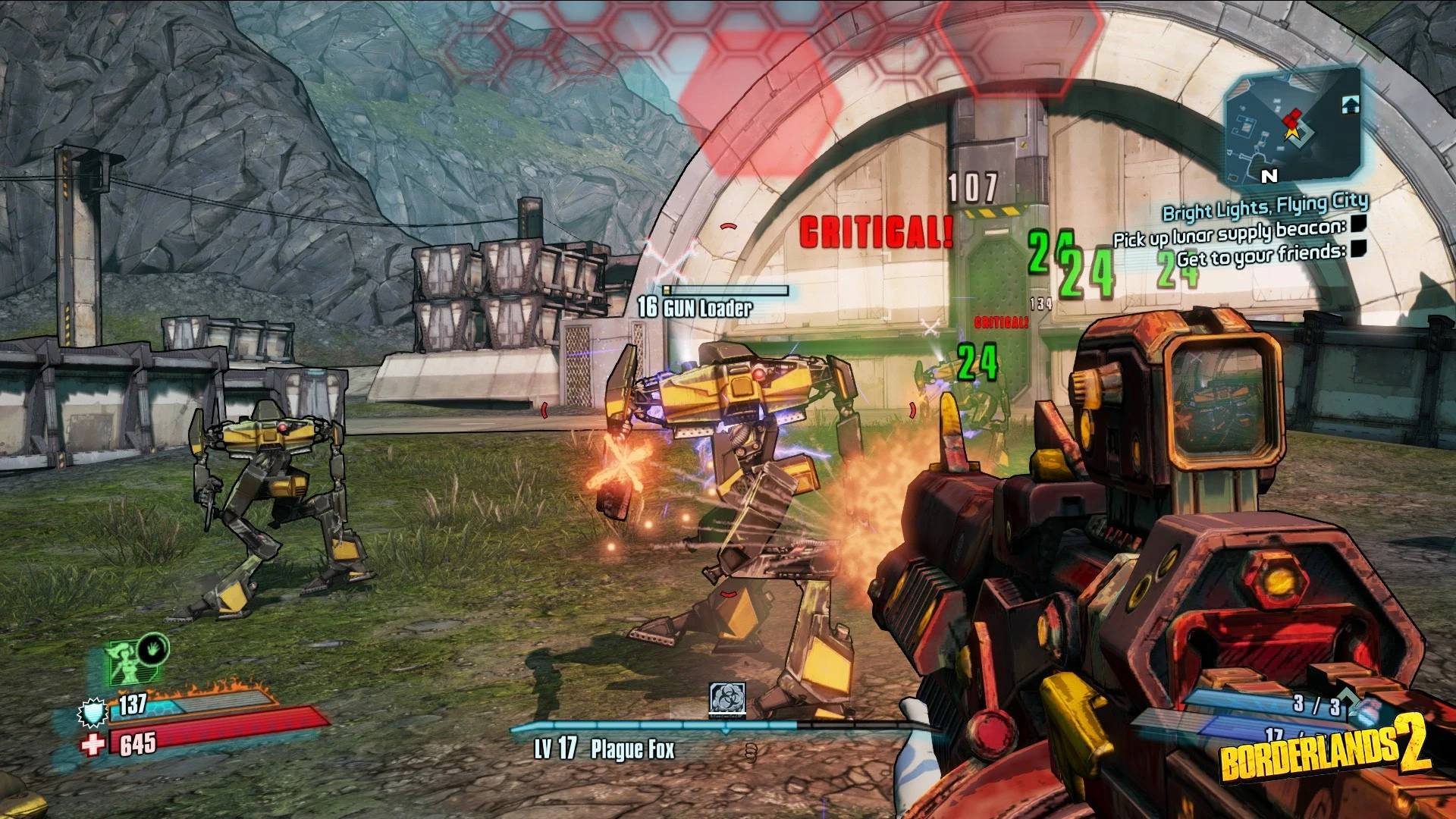The image size is (1456, 819).
Task: Click the Get to your friends objective
Action: point(1261,256)
